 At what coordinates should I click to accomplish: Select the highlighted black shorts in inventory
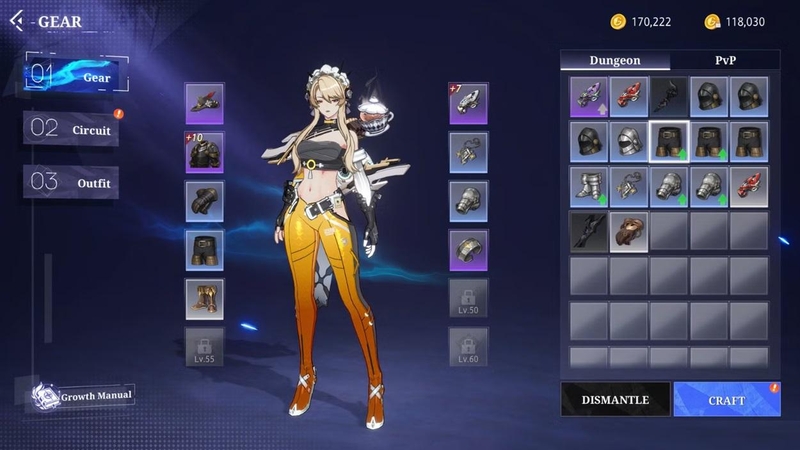pyautogui.click(x=669, y=141)
